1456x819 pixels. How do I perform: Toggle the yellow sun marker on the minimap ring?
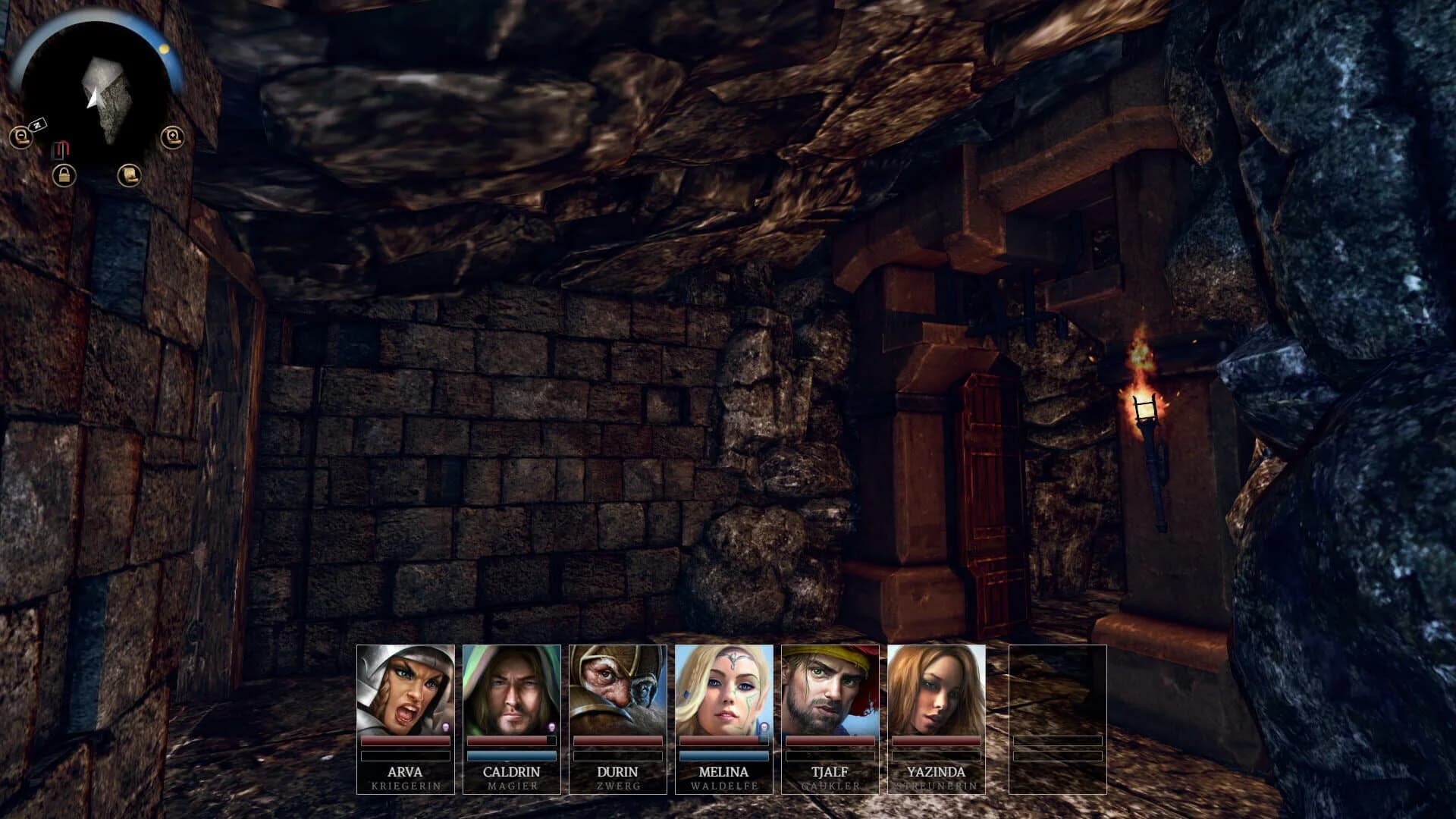pos(165,48)
